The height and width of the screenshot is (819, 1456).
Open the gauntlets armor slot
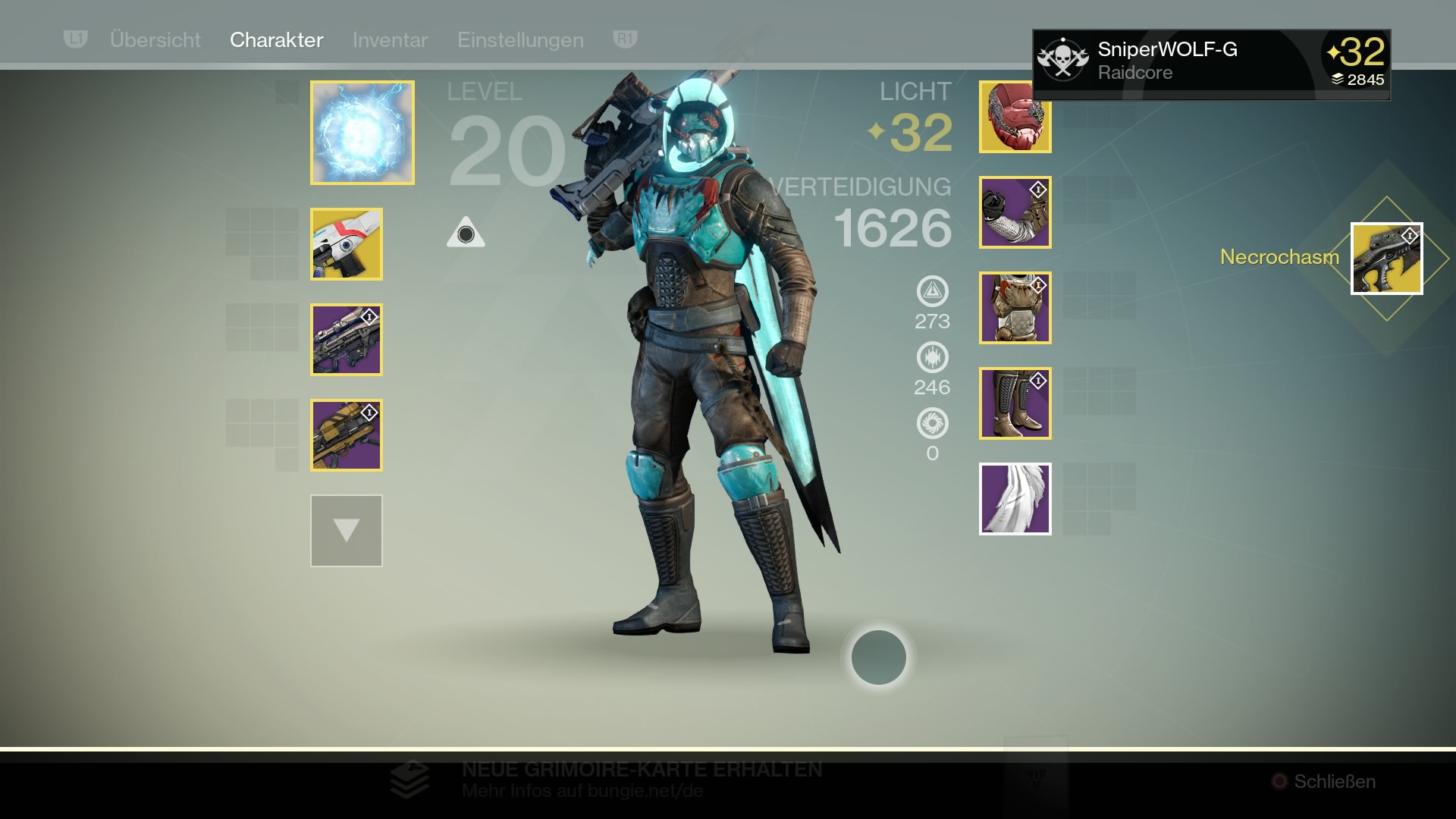[x=1015, y=212]
